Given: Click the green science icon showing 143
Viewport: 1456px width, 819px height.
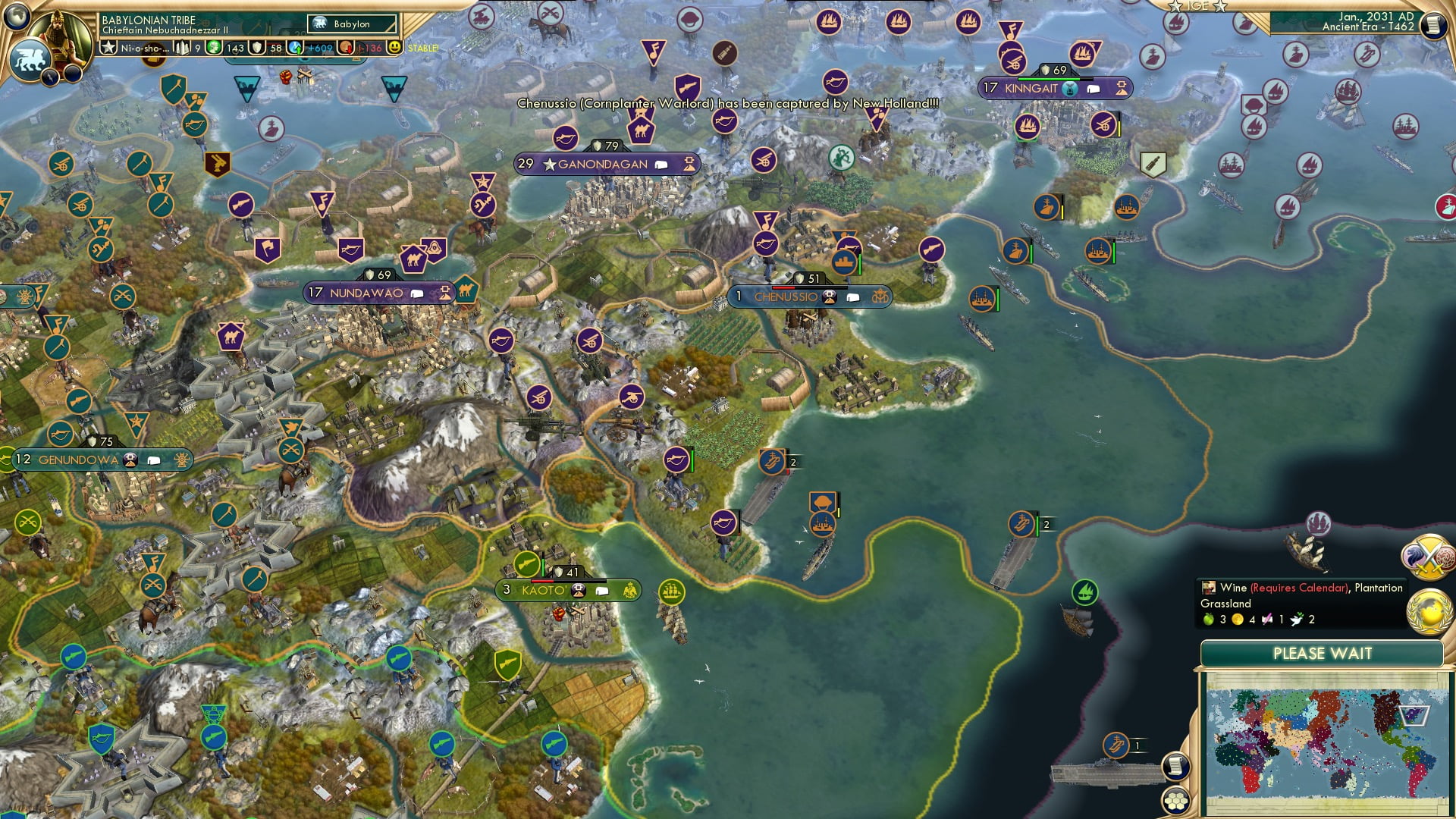Looking at the screenshot, I should 212,48.
